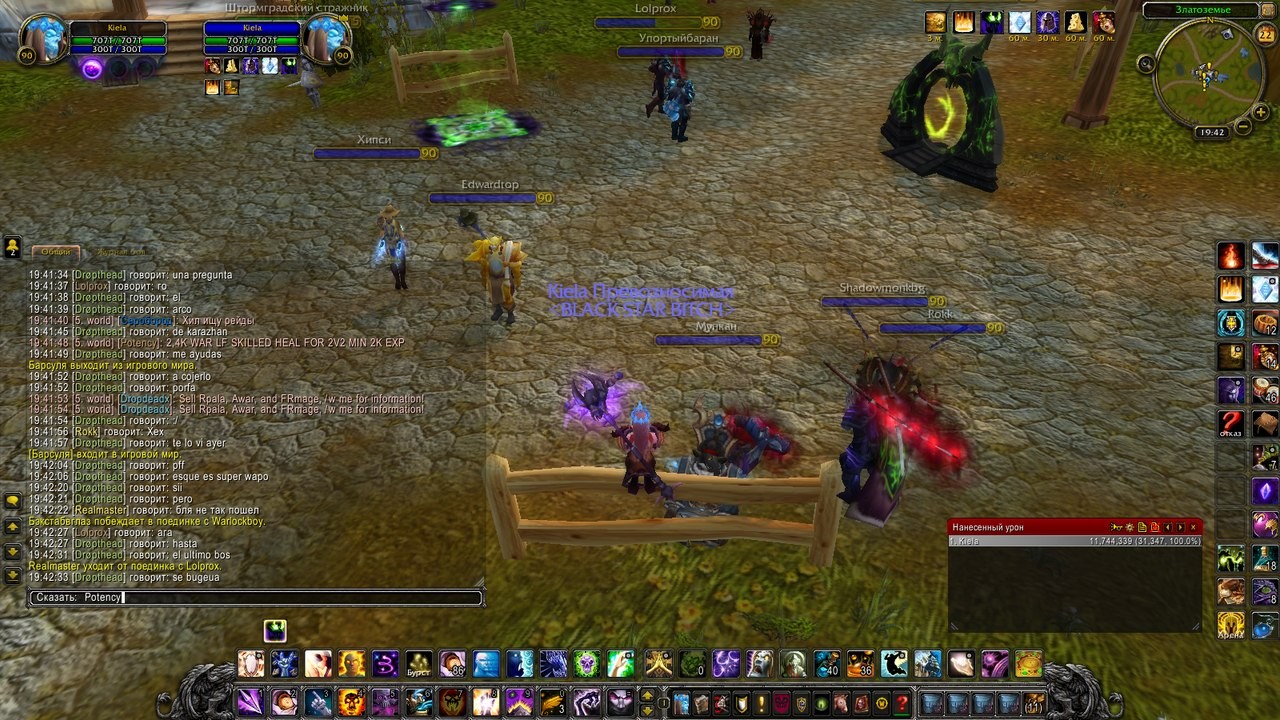Select the "Общий" chat tab

pyautogui.click(x=56, y=252)
